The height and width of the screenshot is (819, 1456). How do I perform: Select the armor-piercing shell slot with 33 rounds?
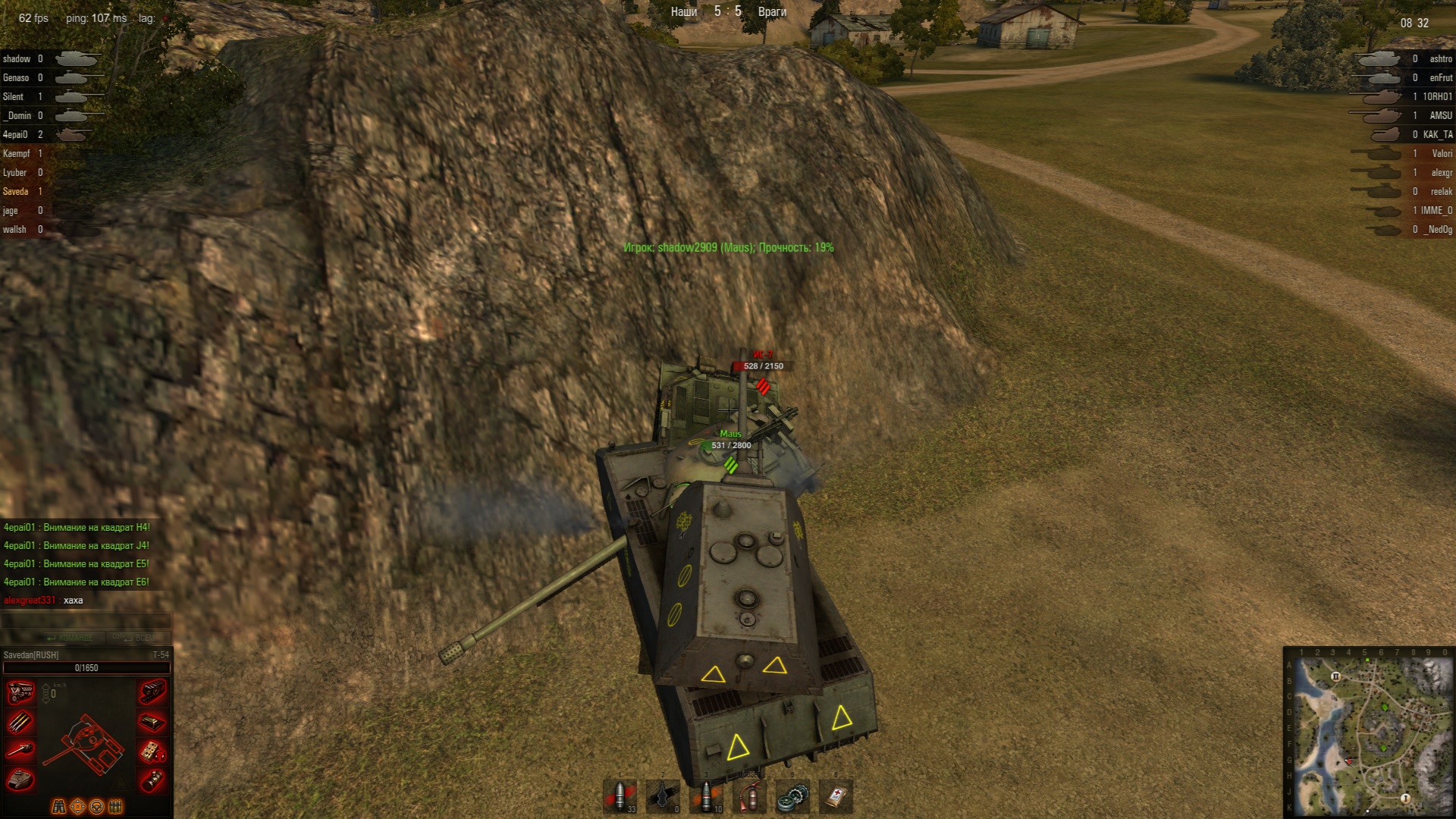pyautogui.click(x=620, y=796)
